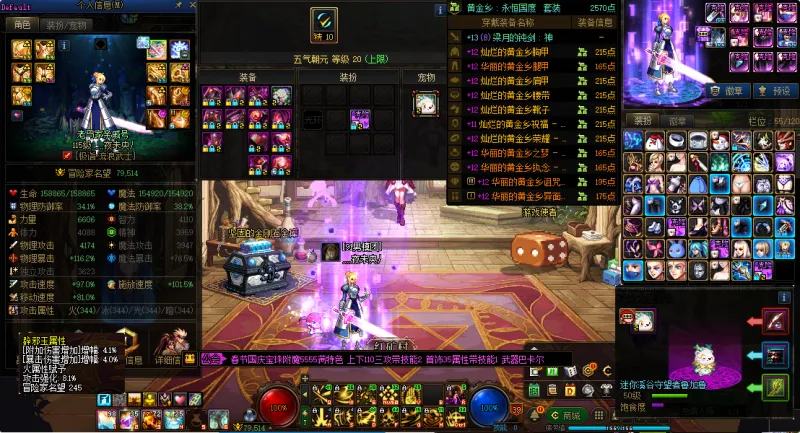Open the 详细信息 detailed stats button
The height and width of the screenshot is (433, 800).
pyautogui.click(x=170, y=359)
